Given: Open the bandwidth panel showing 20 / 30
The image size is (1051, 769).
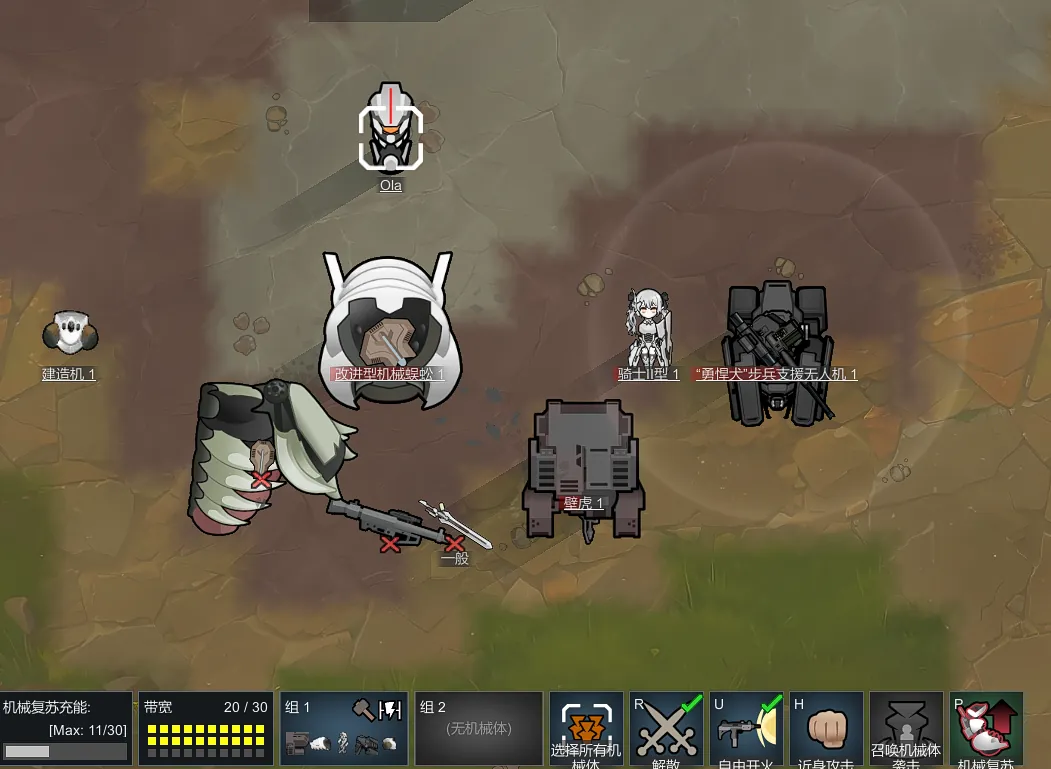Looking at the screenshot, I should 206,729.
